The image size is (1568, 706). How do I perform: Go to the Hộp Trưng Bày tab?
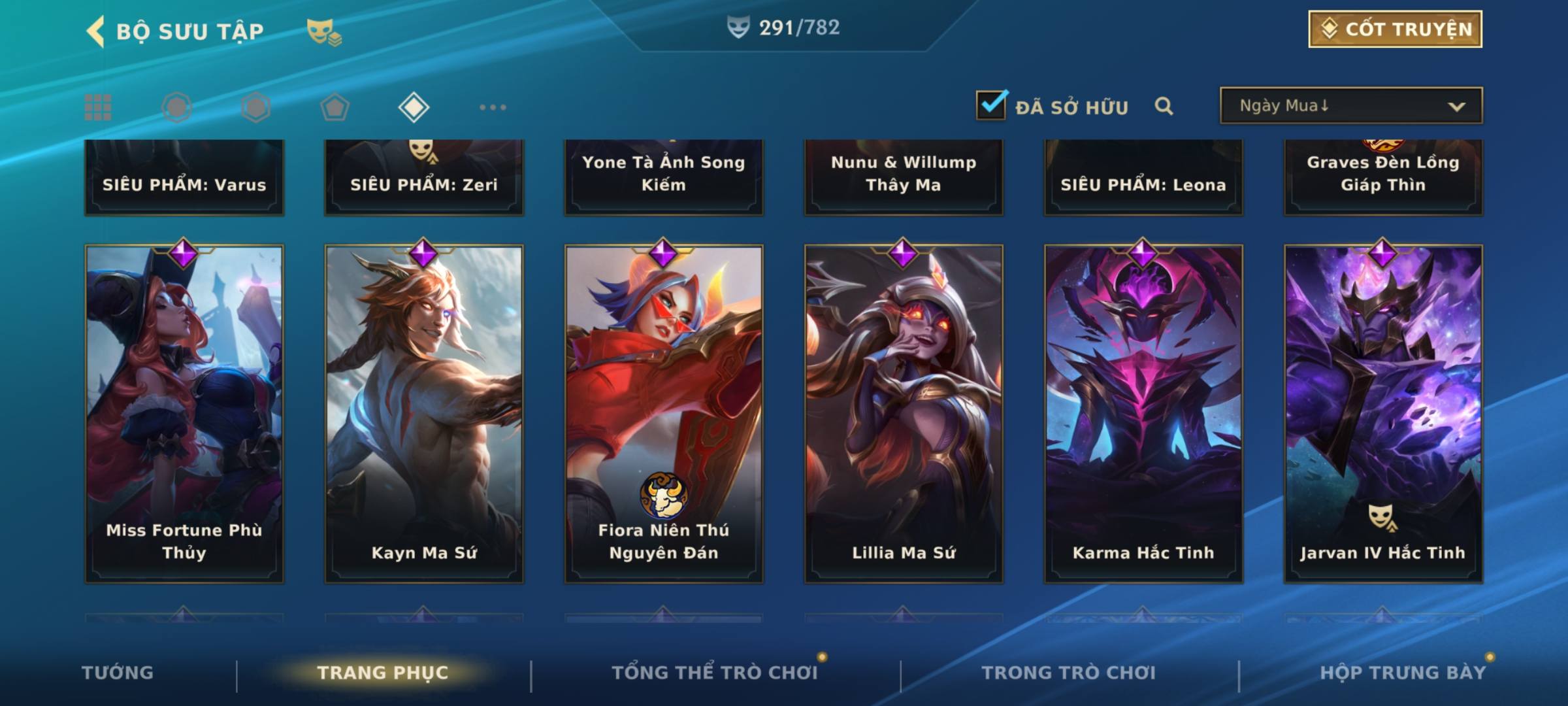(1403, 673)
